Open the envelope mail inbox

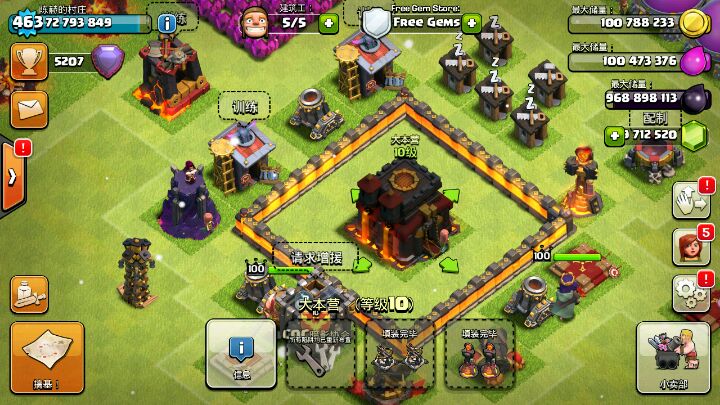click(29, 107)
